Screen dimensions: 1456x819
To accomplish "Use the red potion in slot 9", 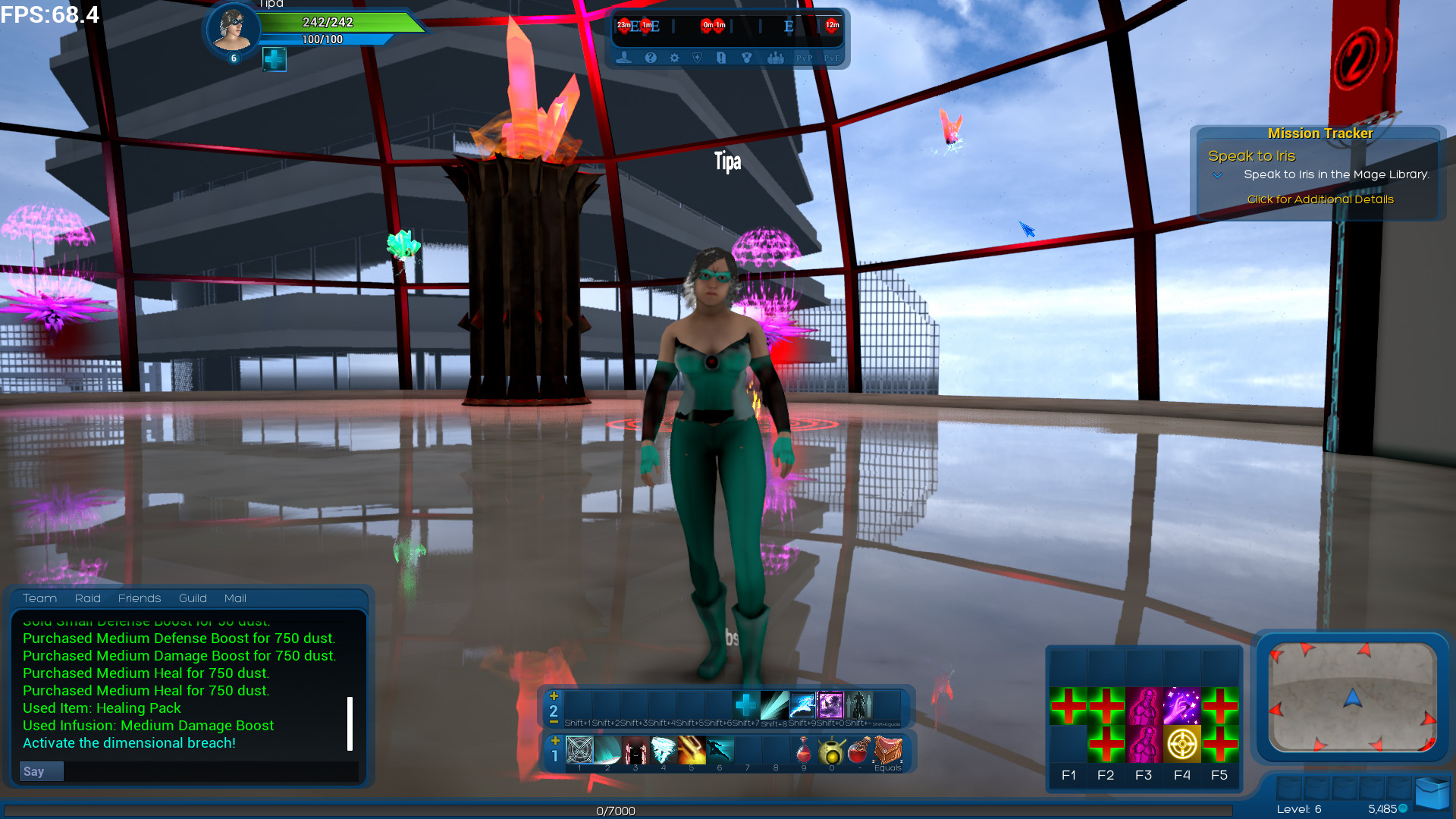I will click(x=803, y=751).
